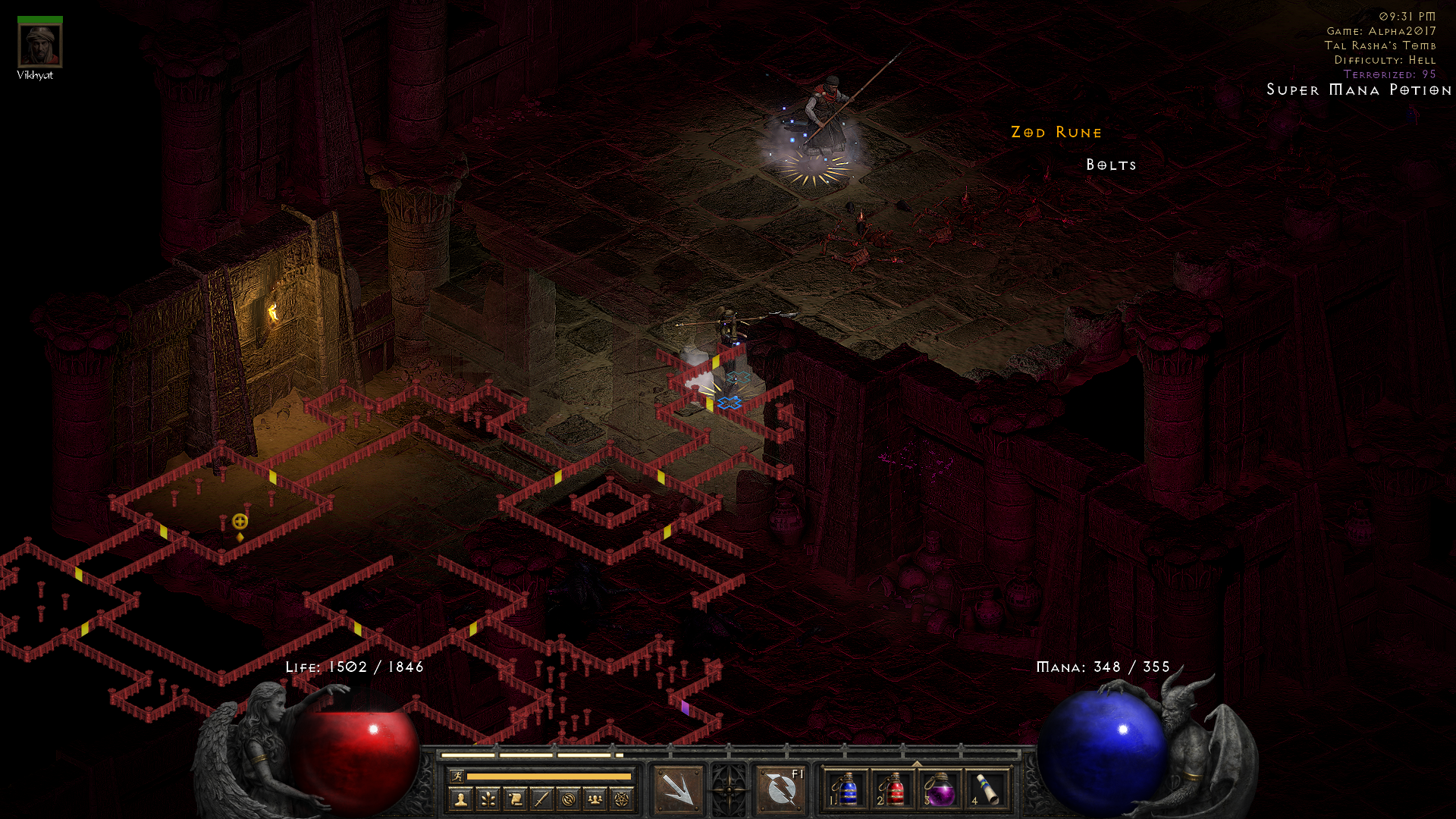Select the F1 lightning skill button
This screenshot has width=1456, height=819.
pyautogui.click(x=781, y=789)
